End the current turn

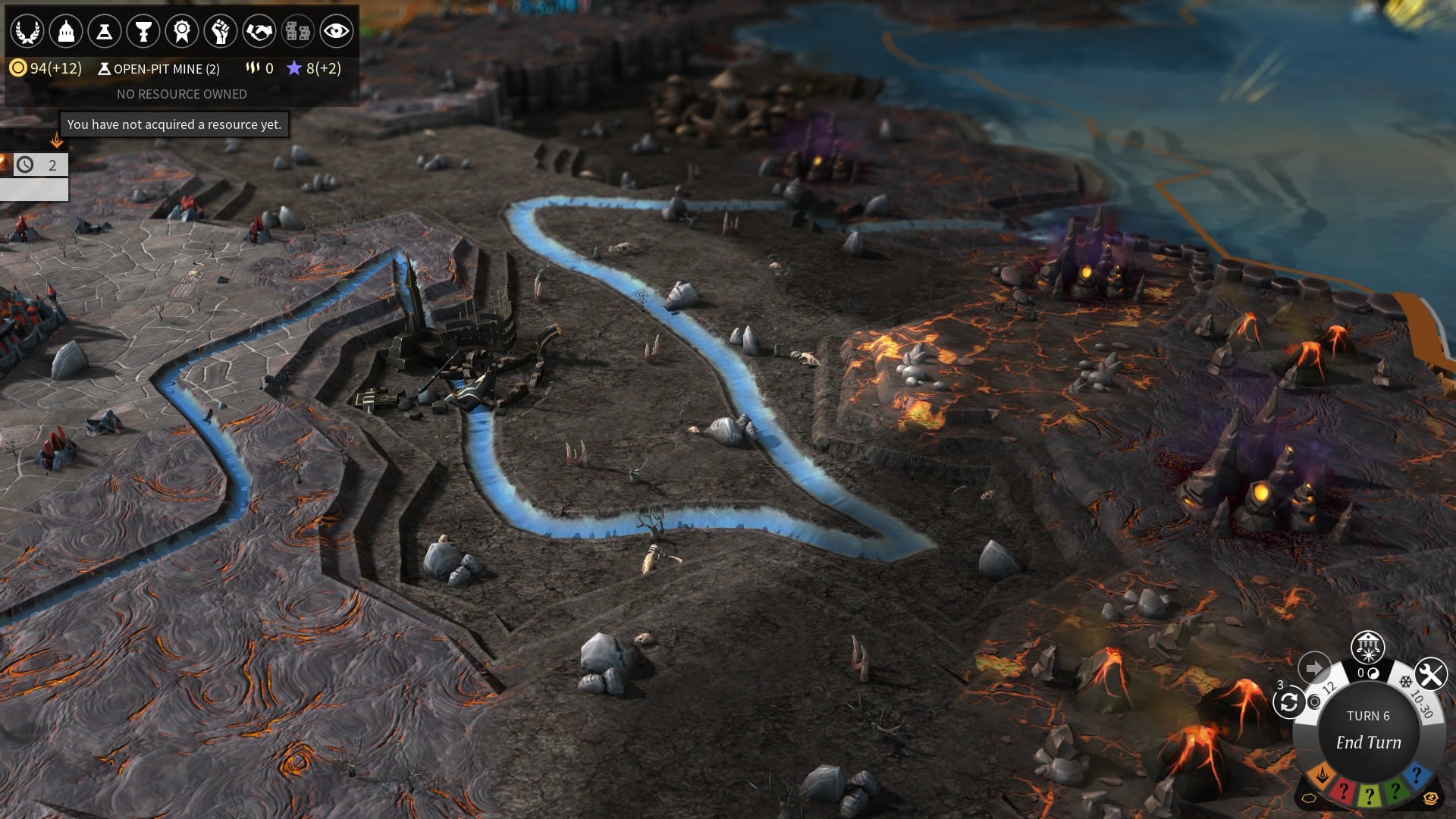[x=1368, y=742]
